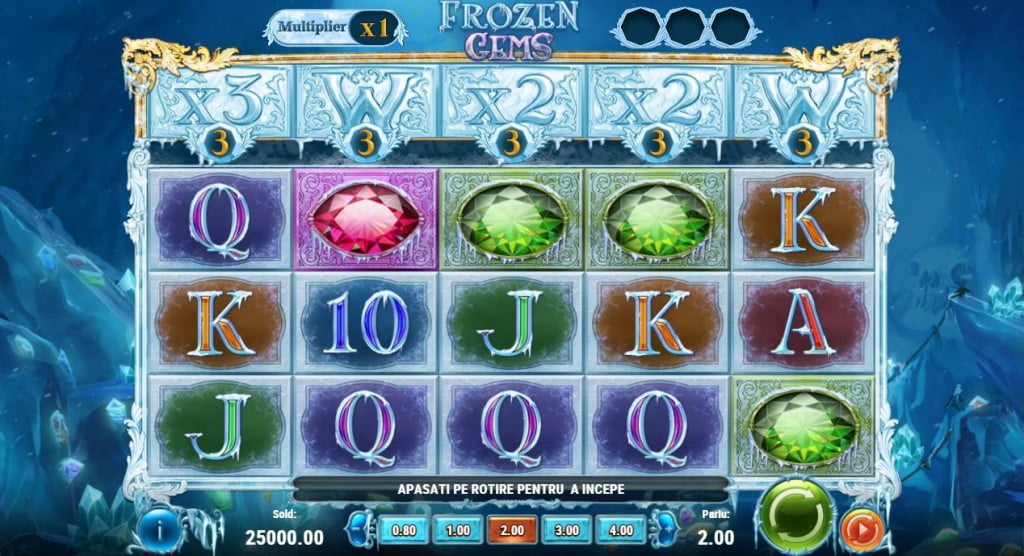Select the 0.80 bet value
Viewport: 1024px width, 556px height.
tap(402, 530)
